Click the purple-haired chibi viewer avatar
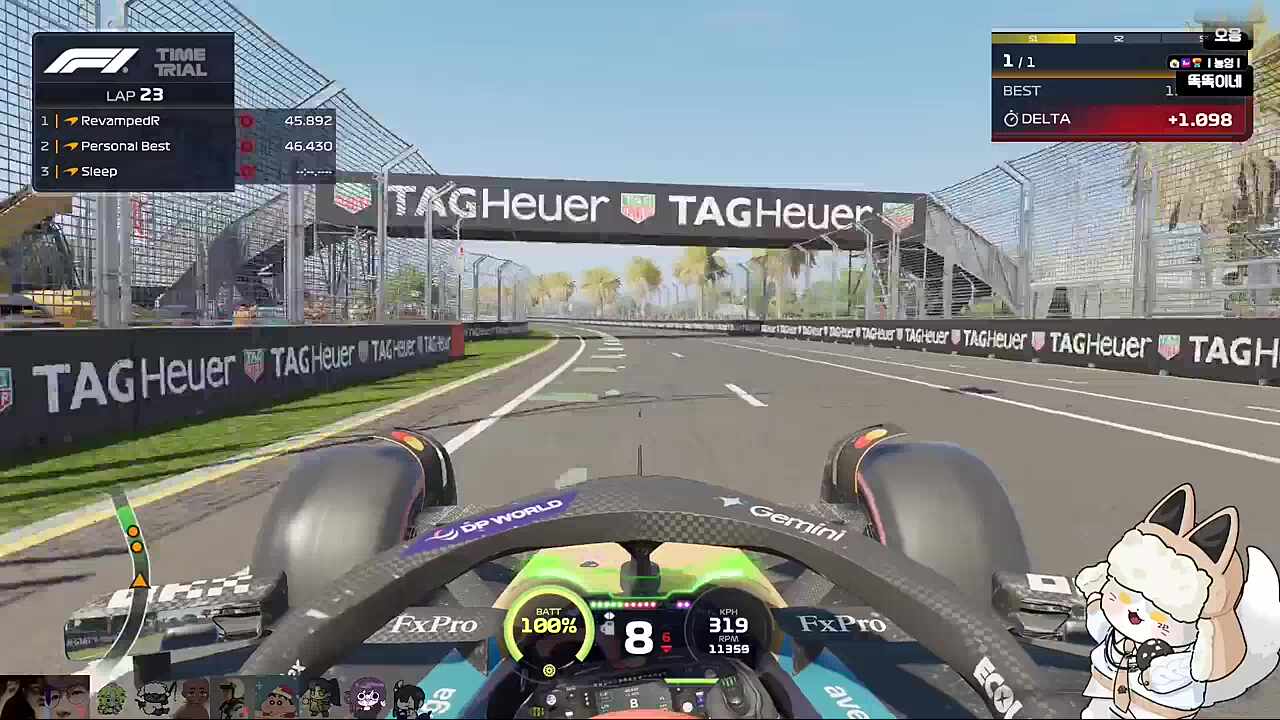1280x720 pixels. point(367,696)
